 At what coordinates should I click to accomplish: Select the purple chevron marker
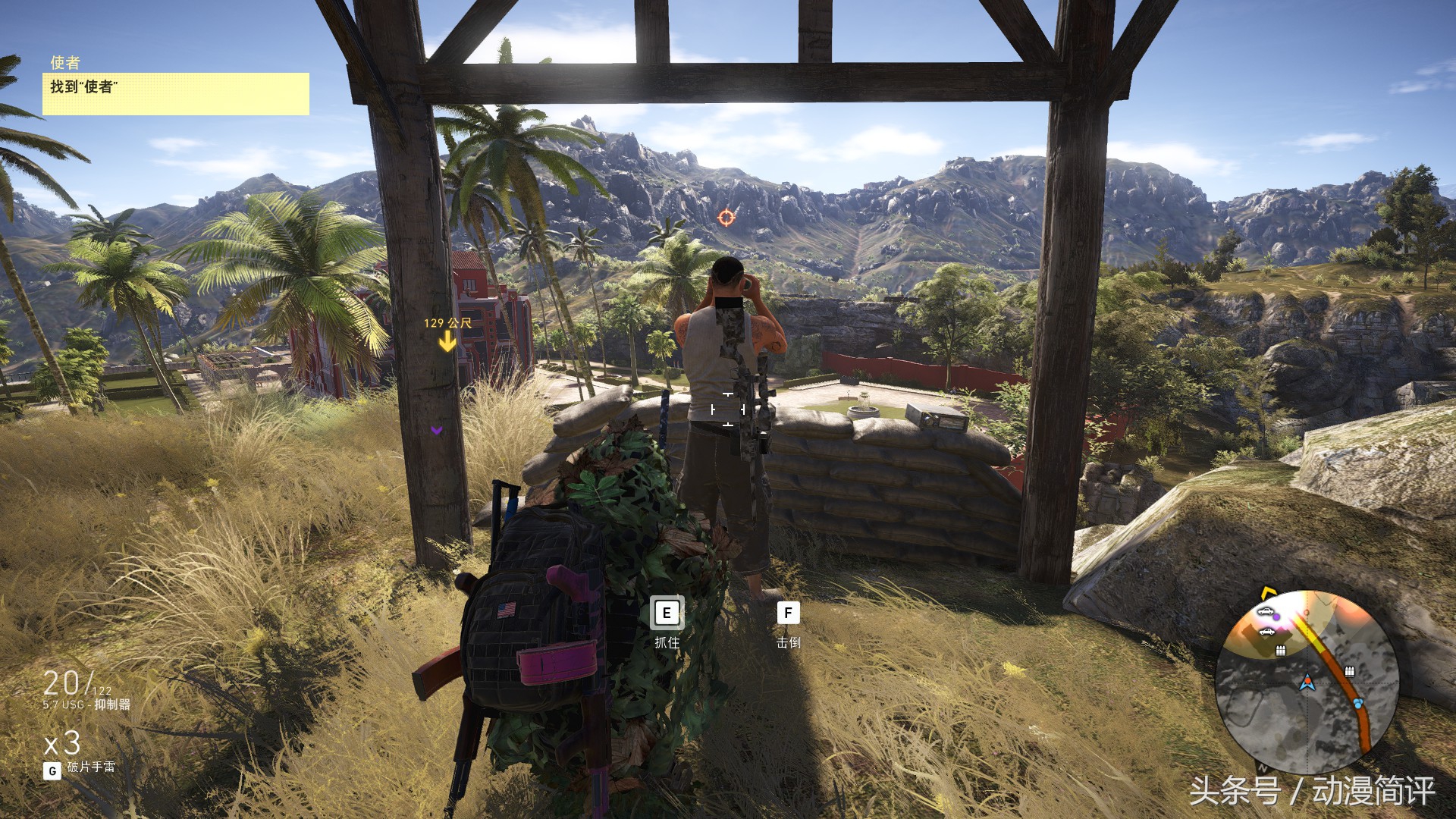click(437, 430)
